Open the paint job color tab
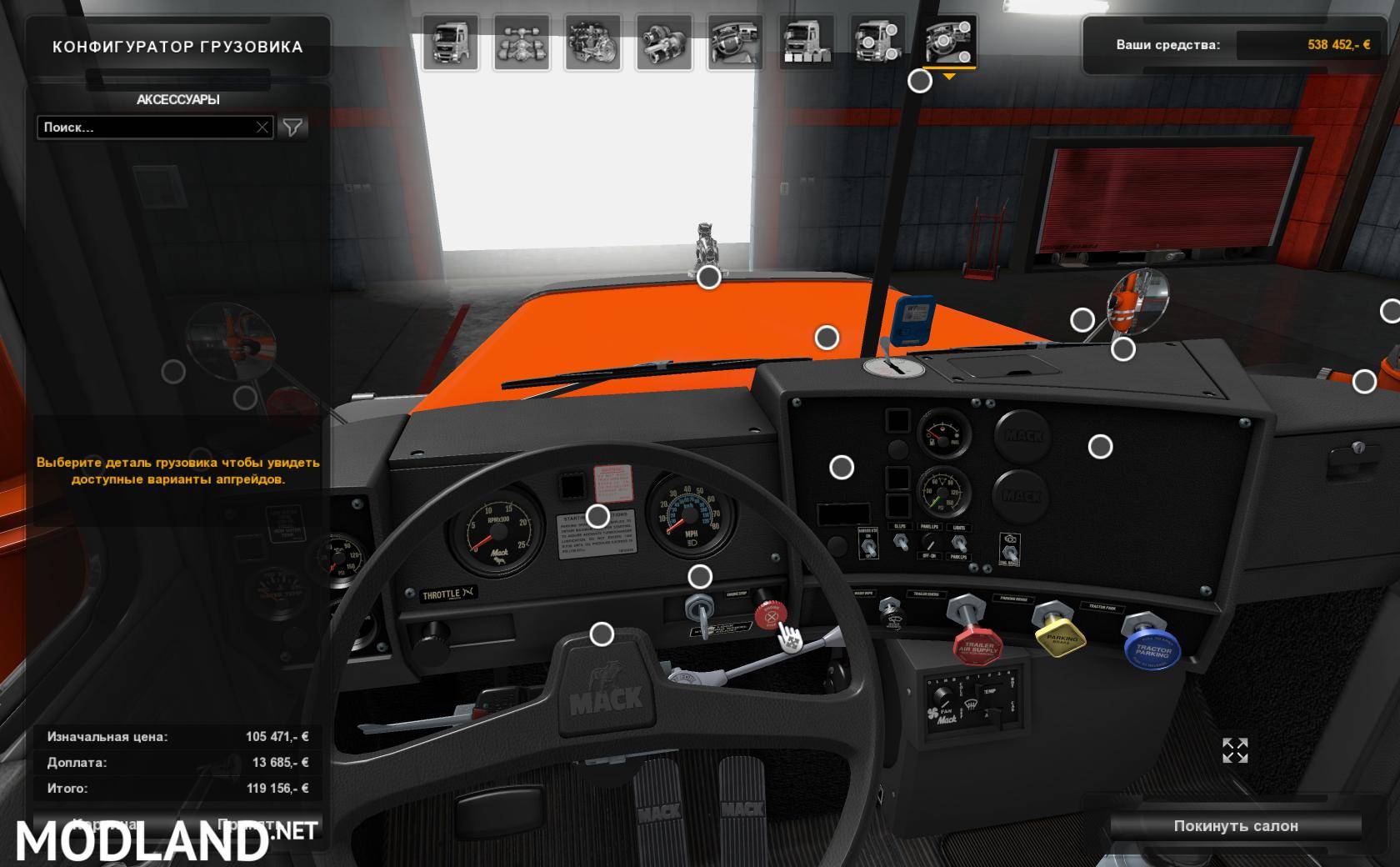 806,42
